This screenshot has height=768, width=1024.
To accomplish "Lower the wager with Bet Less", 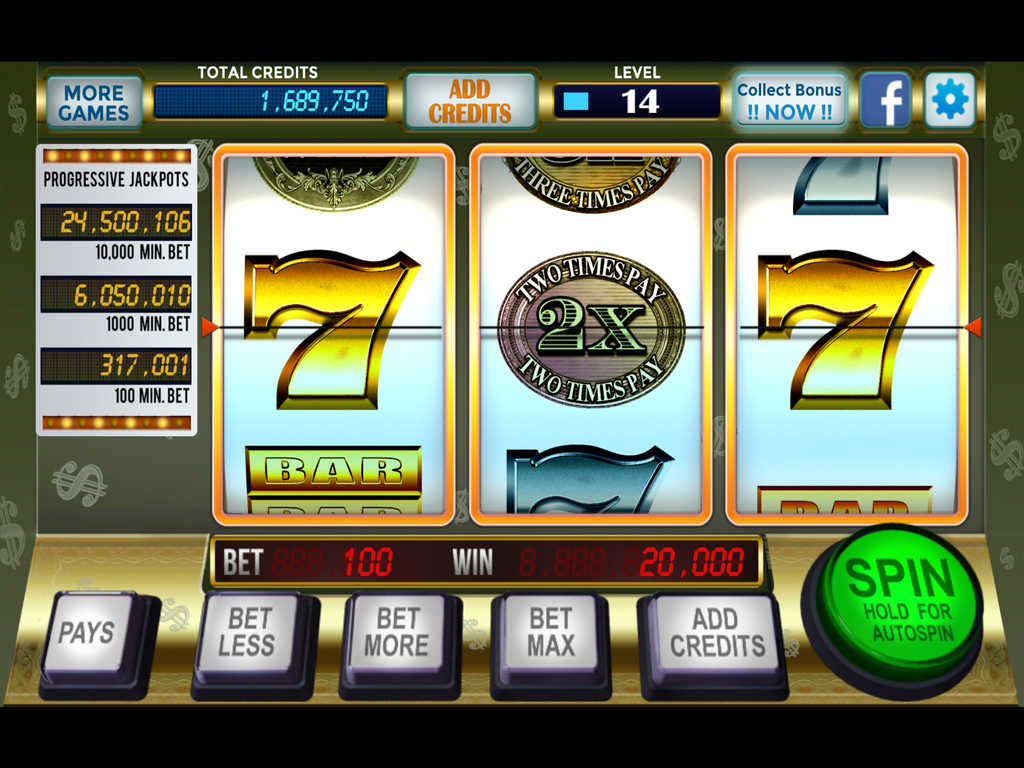I will point(245,633).
